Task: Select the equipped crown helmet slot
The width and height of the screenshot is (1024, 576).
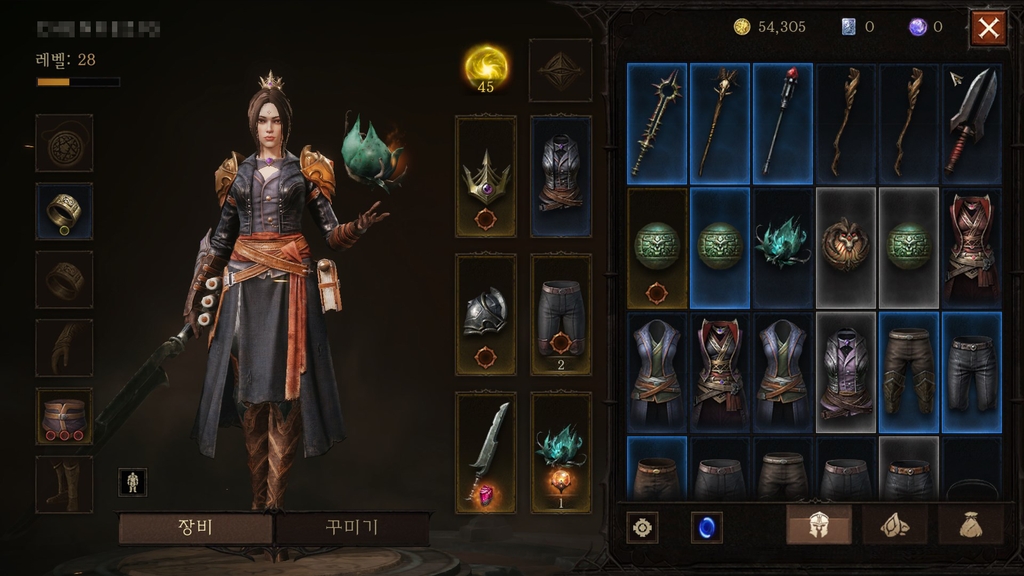Action: click(486, 176)
